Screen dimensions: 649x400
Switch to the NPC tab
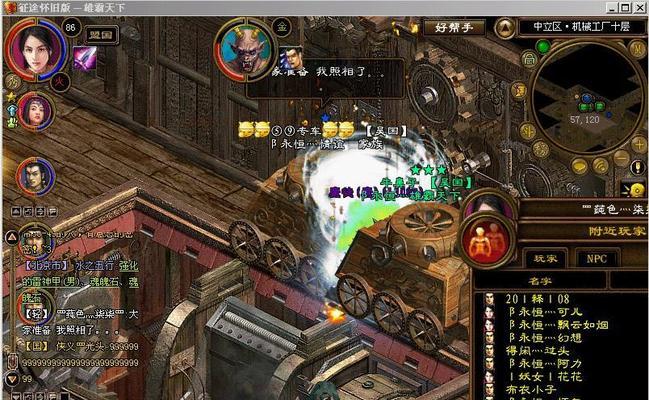pos(596,258)
